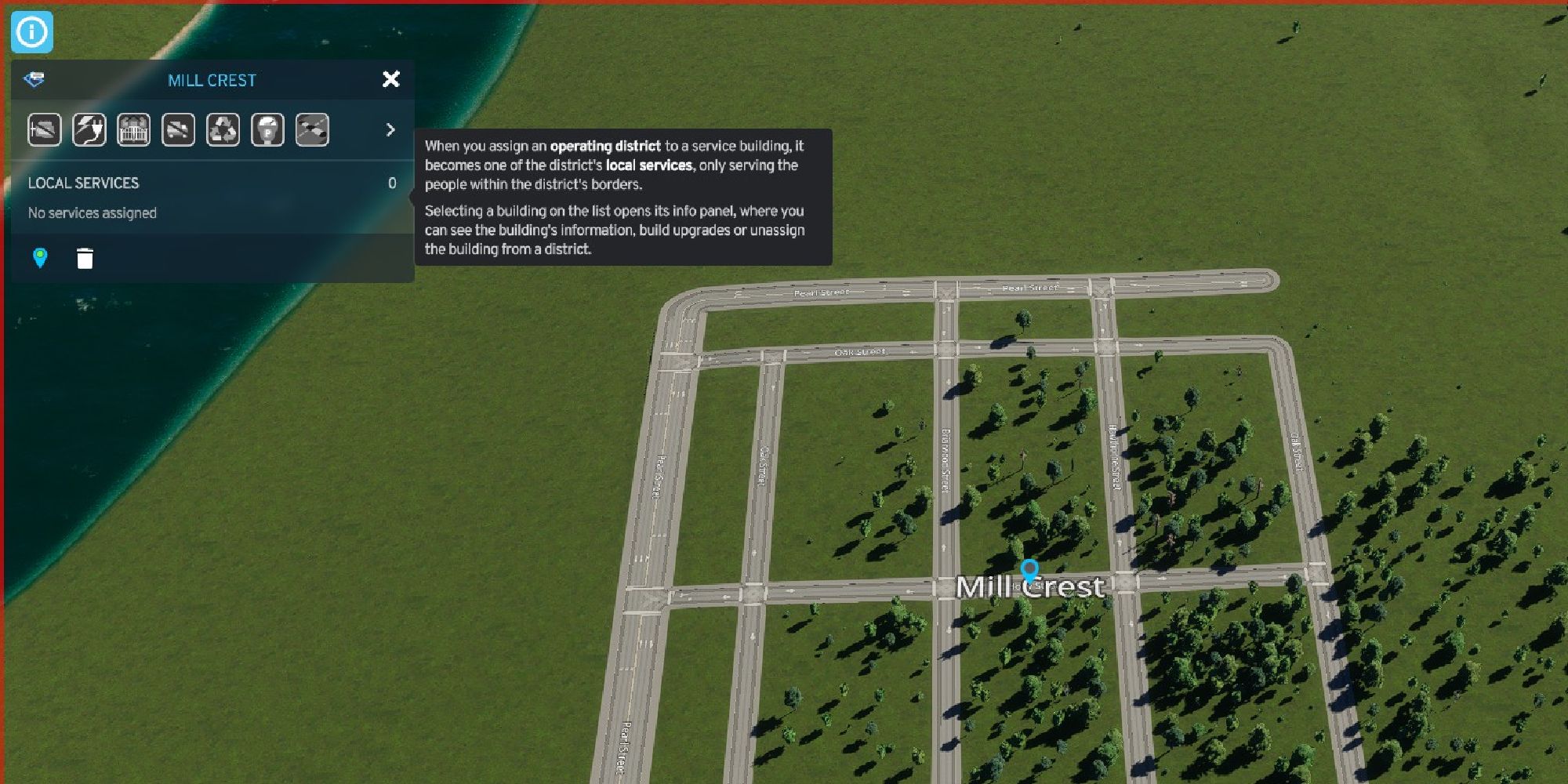Click the 0 services count indicator

[x=392, y=183]
